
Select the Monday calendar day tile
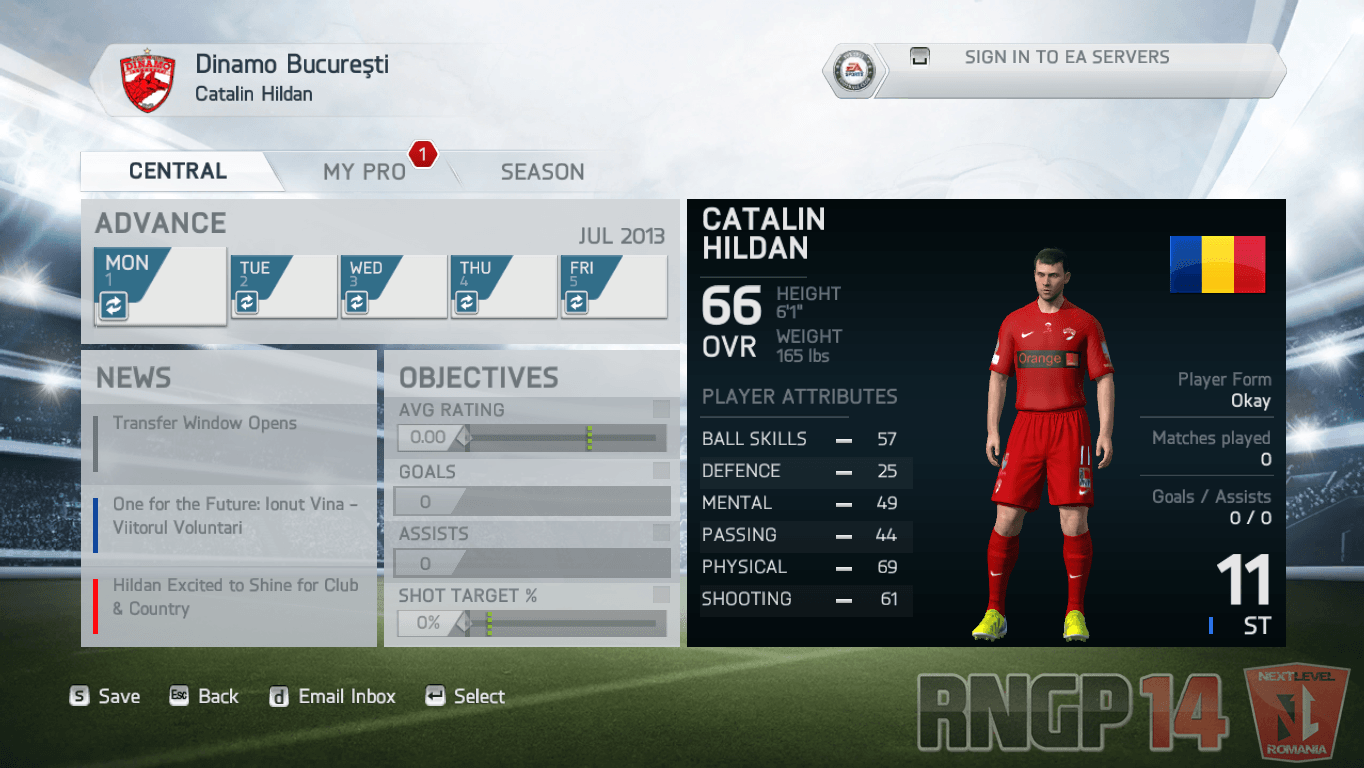(x=160, y=286)
